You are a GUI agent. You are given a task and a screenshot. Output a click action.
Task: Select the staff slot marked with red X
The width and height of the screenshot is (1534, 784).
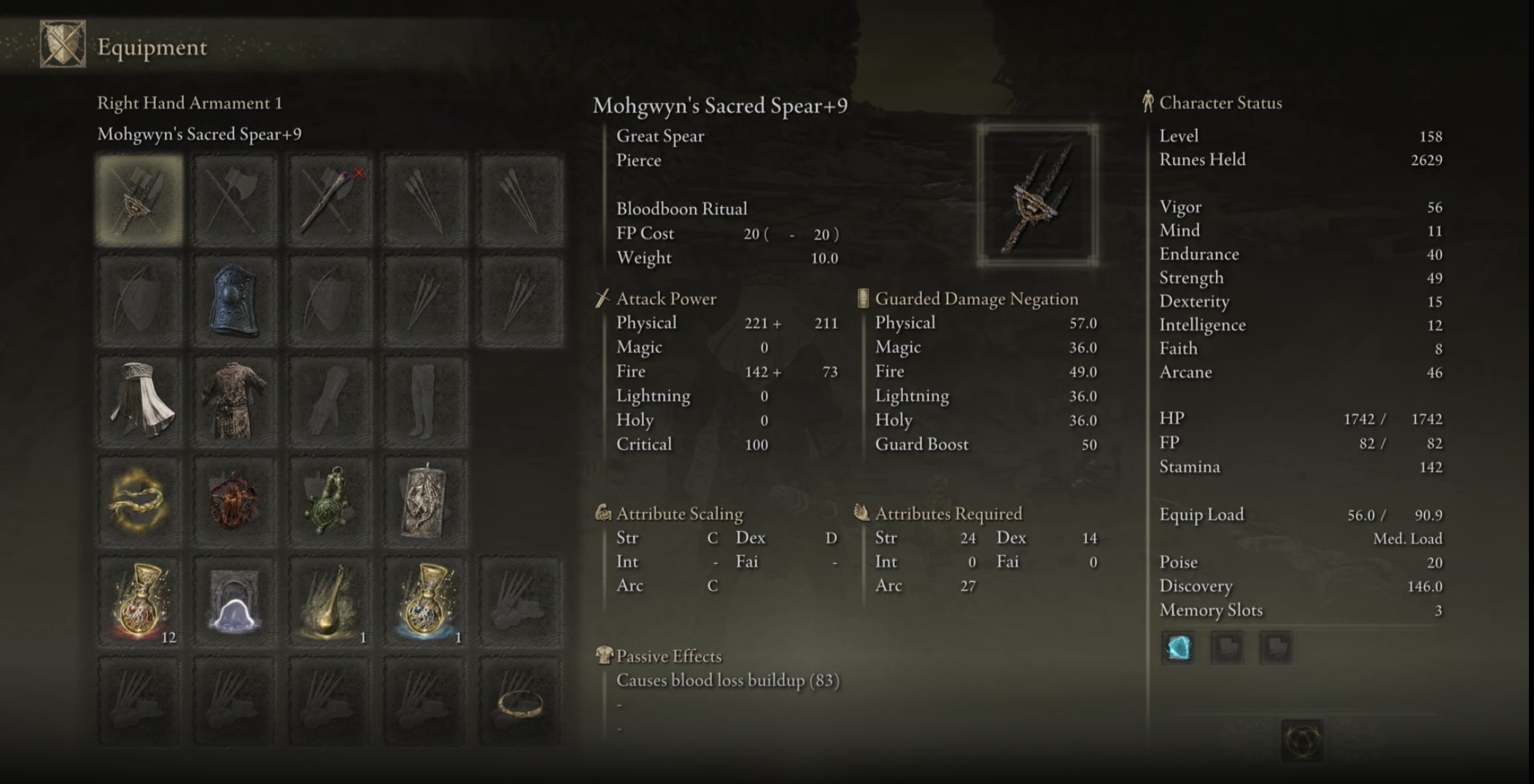point(330,200)
